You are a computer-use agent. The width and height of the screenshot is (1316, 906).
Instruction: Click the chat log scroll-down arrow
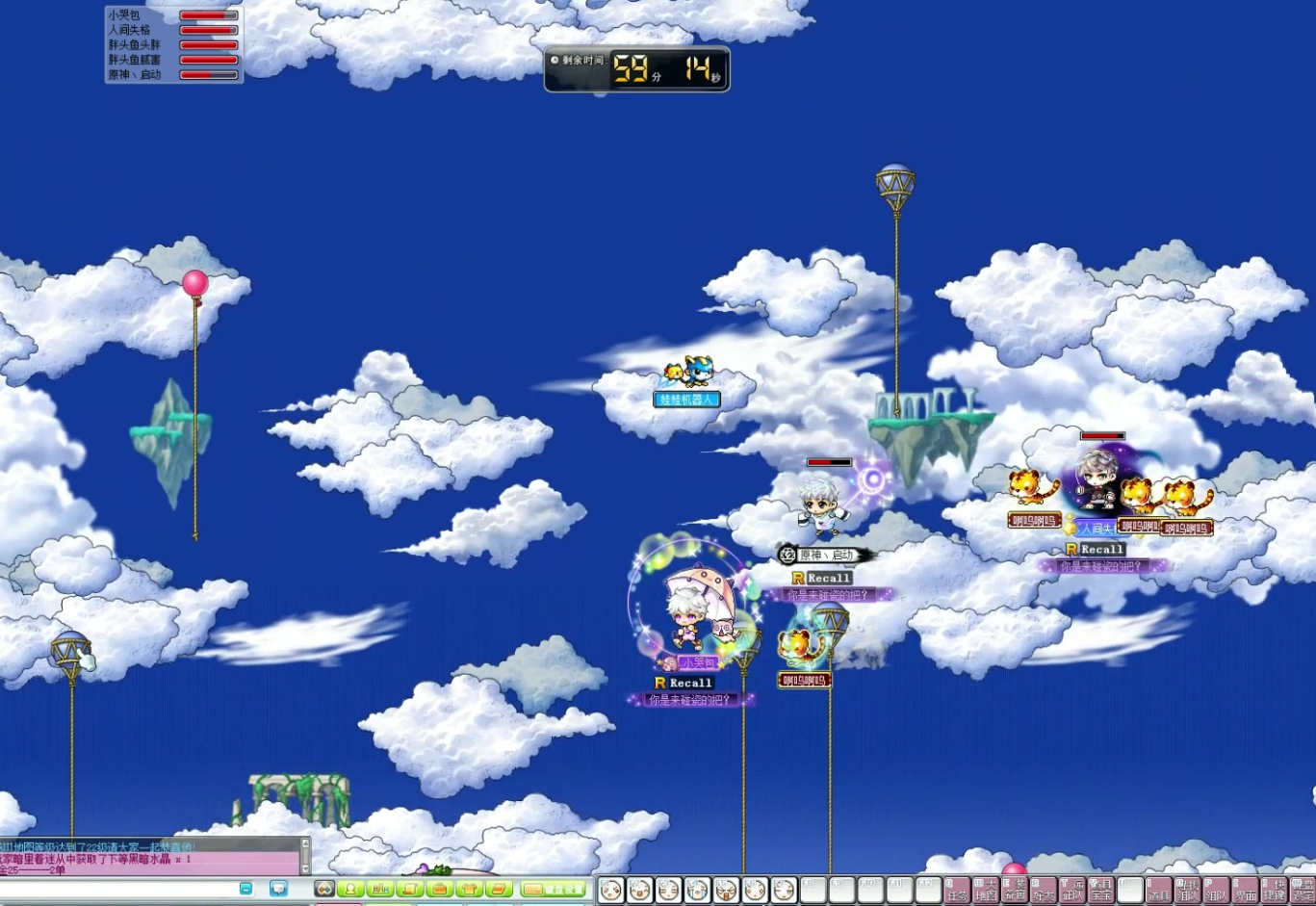(304, 870)
